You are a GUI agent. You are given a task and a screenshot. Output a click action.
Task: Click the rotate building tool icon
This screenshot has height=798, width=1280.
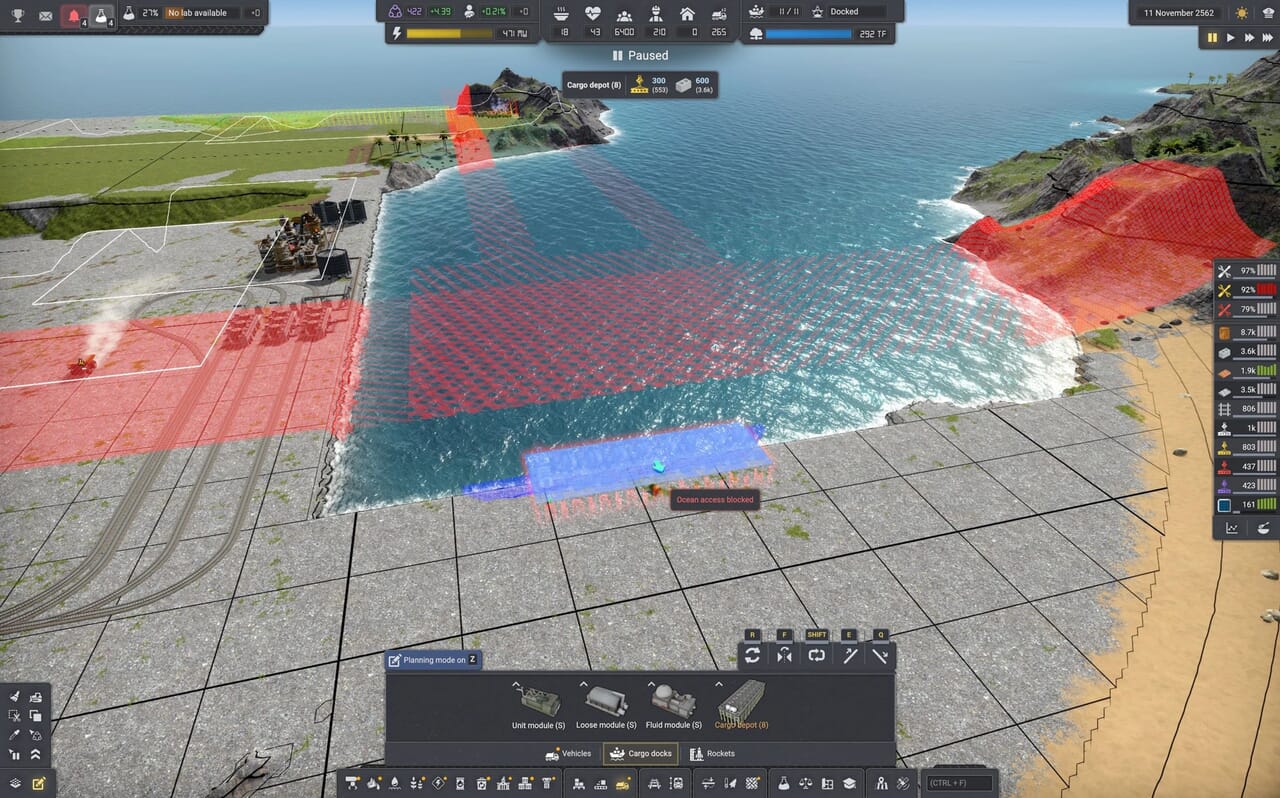753,655
